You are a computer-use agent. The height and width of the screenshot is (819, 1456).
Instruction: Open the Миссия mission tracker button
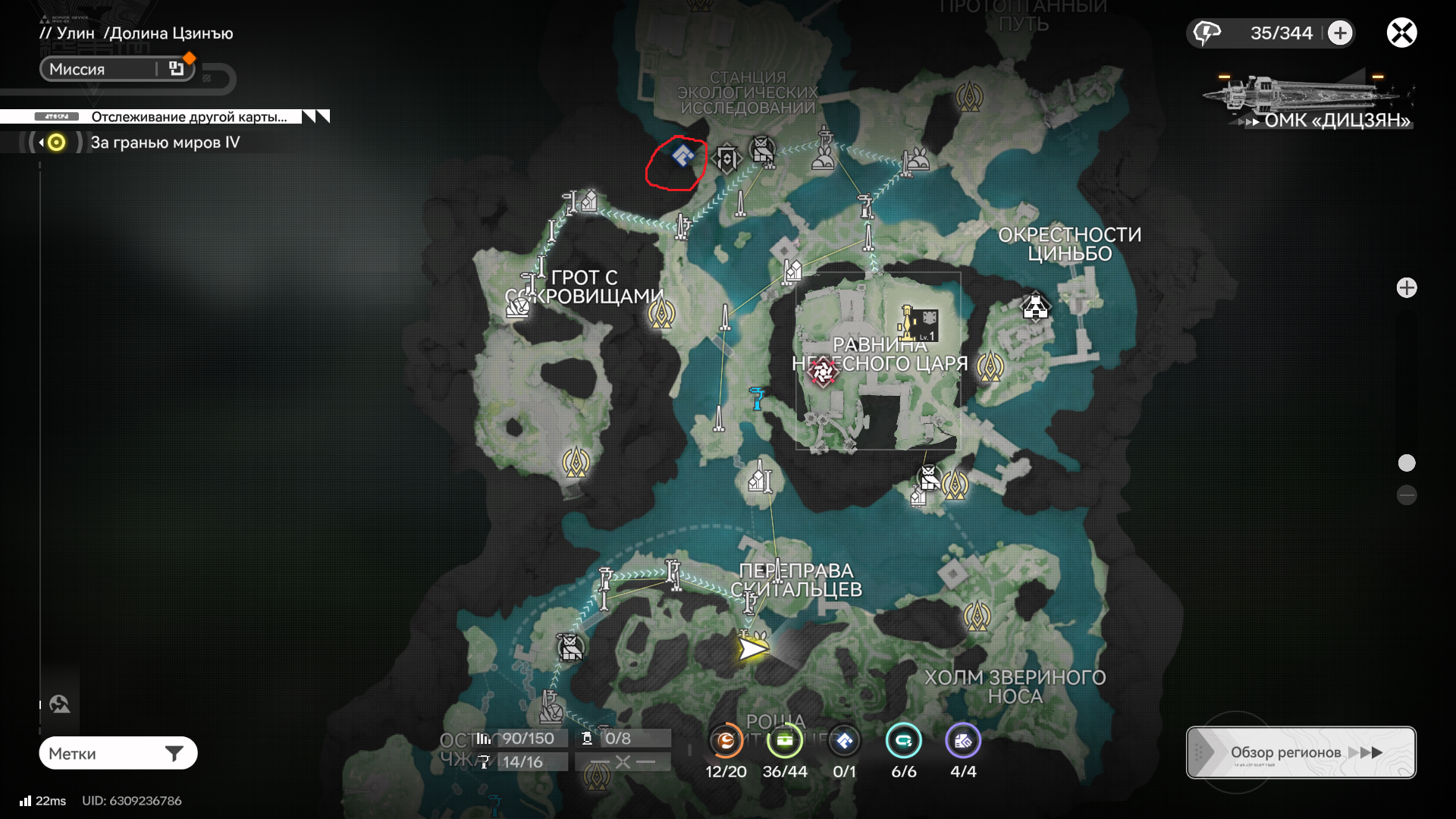pos(117,69)
